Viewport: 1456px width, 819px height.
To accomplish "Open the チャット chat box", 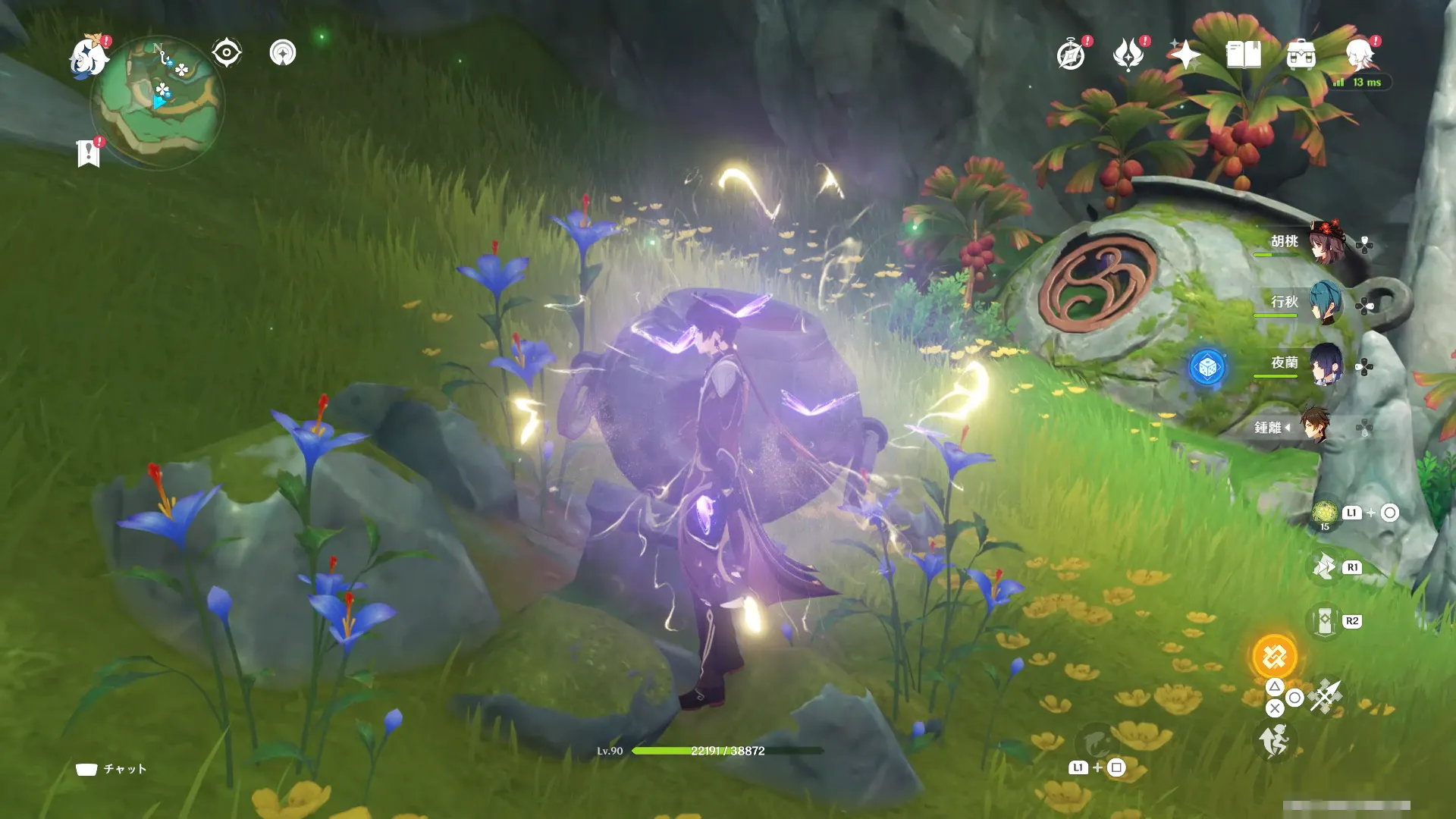I will pos(111,769).
